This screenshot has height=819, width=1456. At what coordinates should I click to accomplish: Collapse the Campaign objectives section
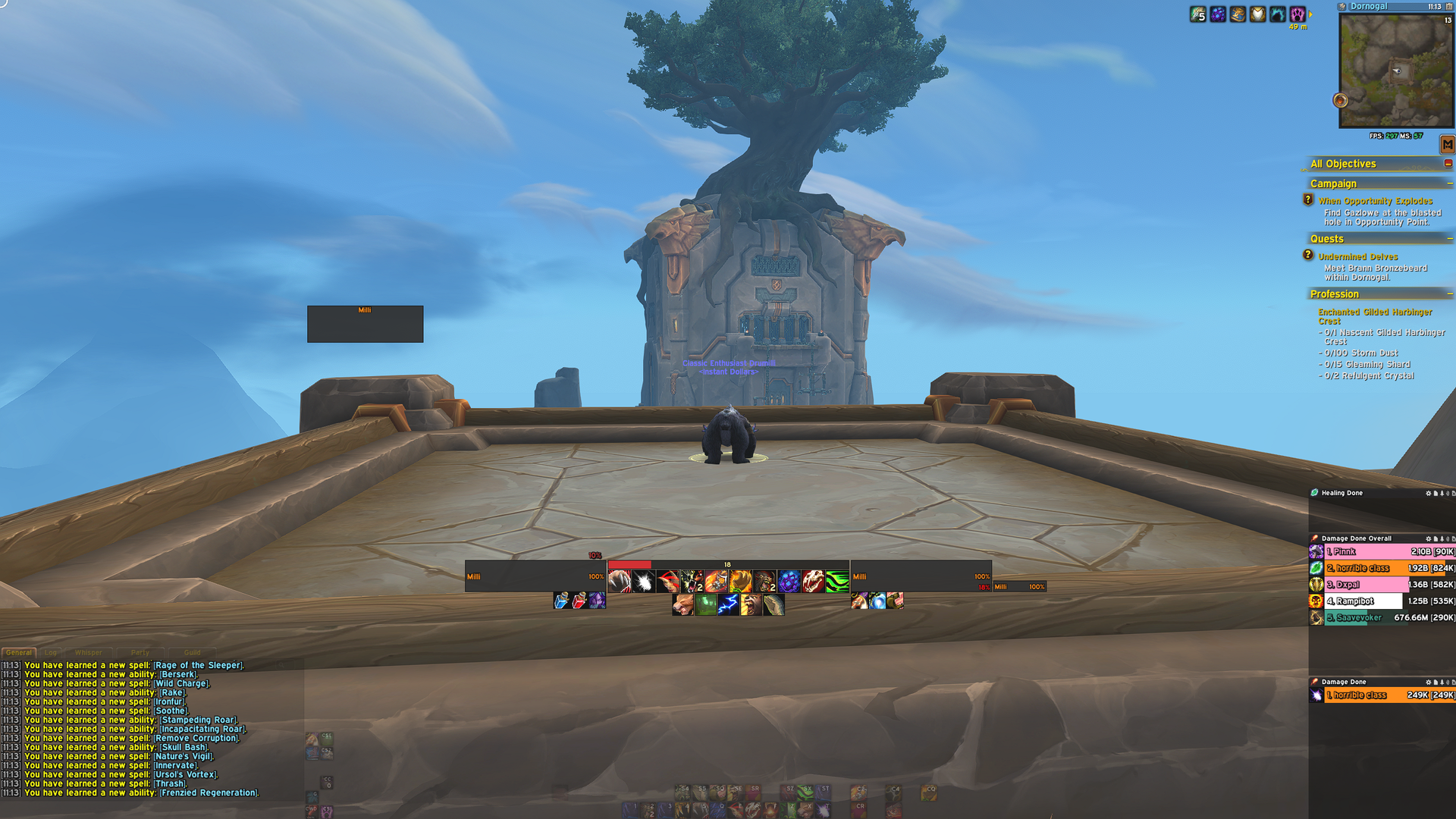coord(1448,183)
